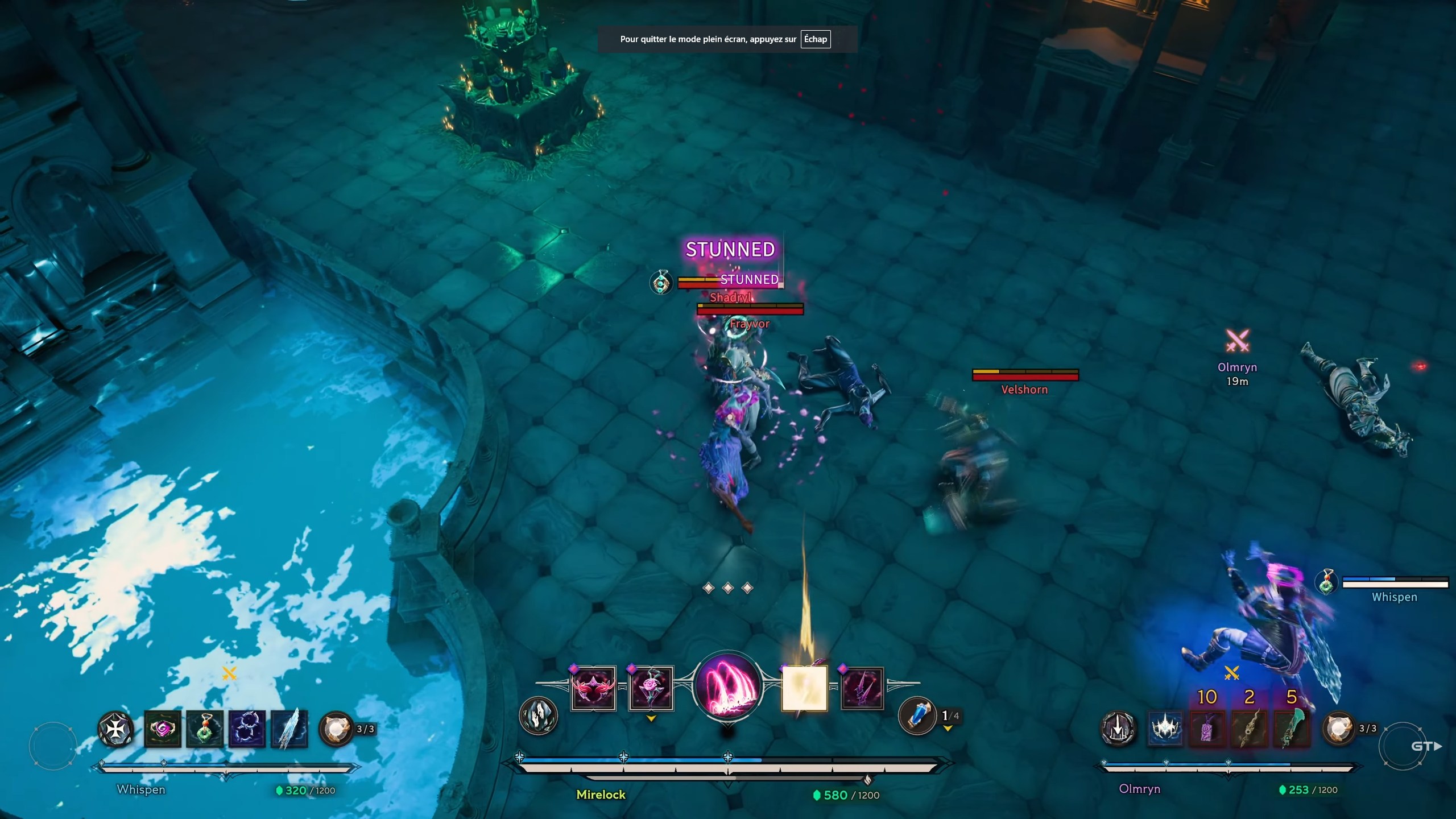
Task: Choose Olmryn's teal greatsword ability slot
Action: click(x=1292, y=729)
